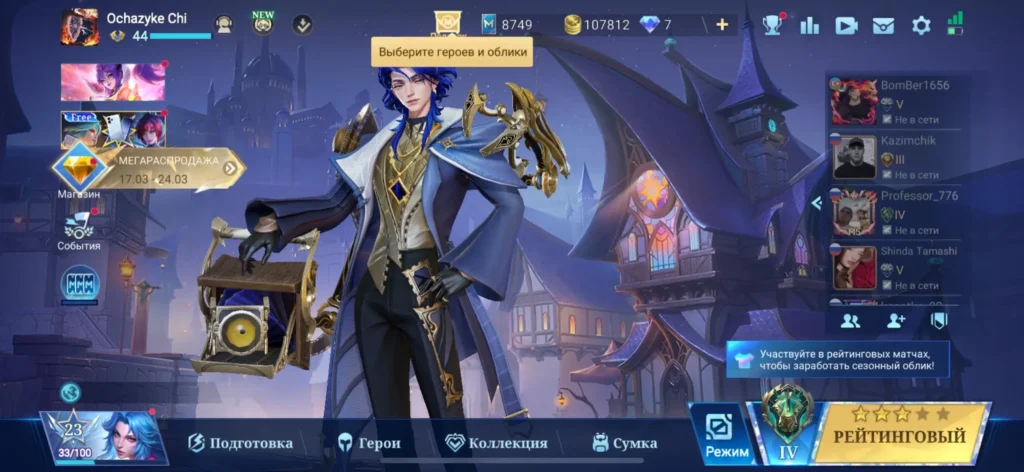Viewport: 1024px width, 472px height.
Task: Open the mail envelope icon
Action: pos(883,25)
